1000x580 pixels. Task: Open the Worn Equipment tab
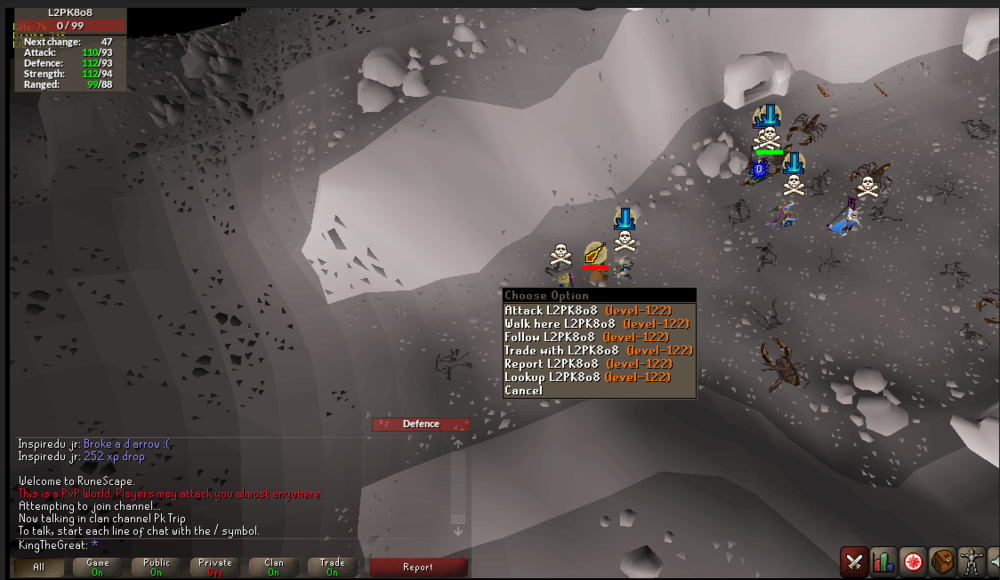click(970, 561)
